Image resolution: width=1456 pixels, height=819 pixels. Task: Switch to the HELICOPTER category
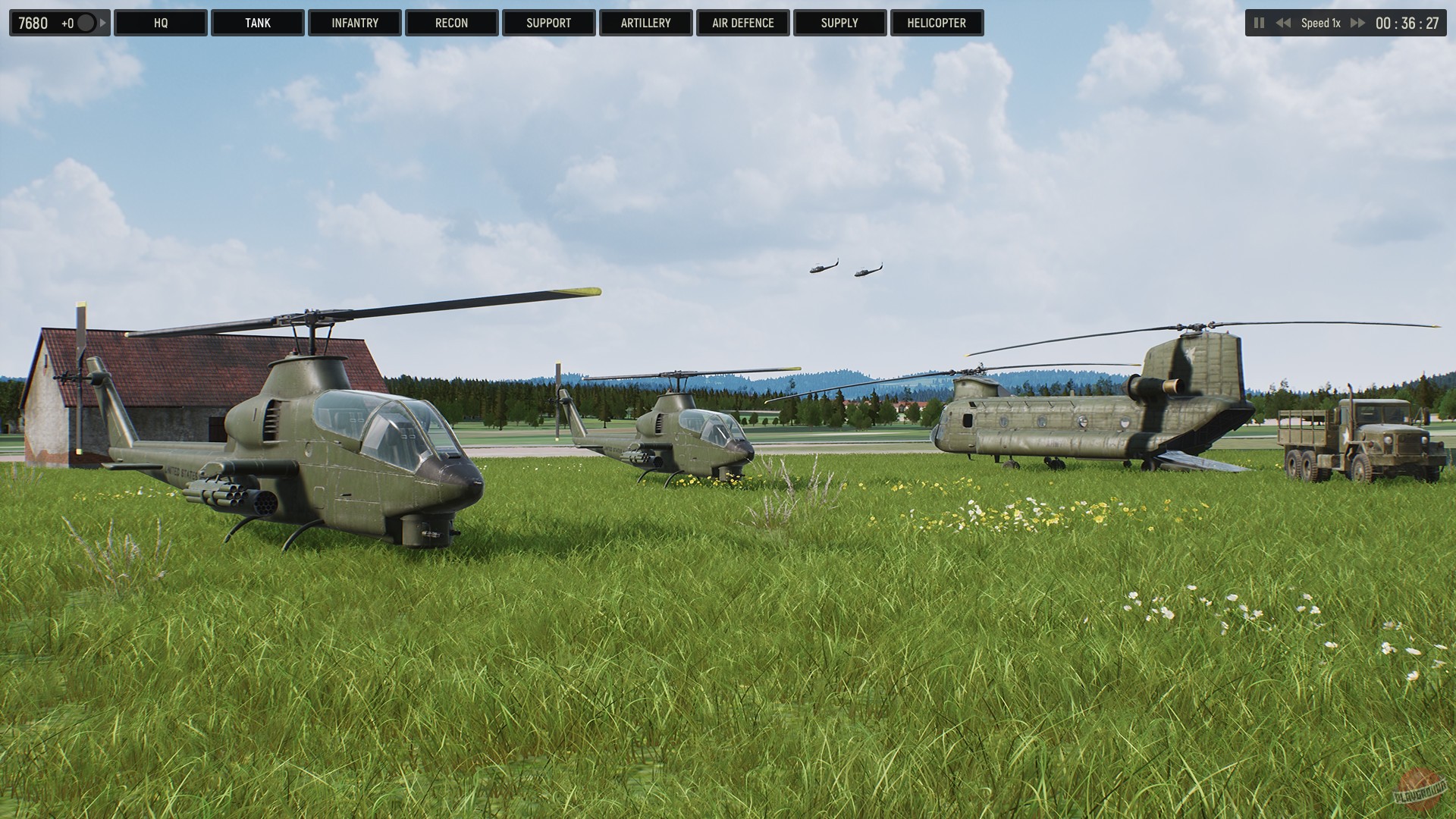click(937, 23)
